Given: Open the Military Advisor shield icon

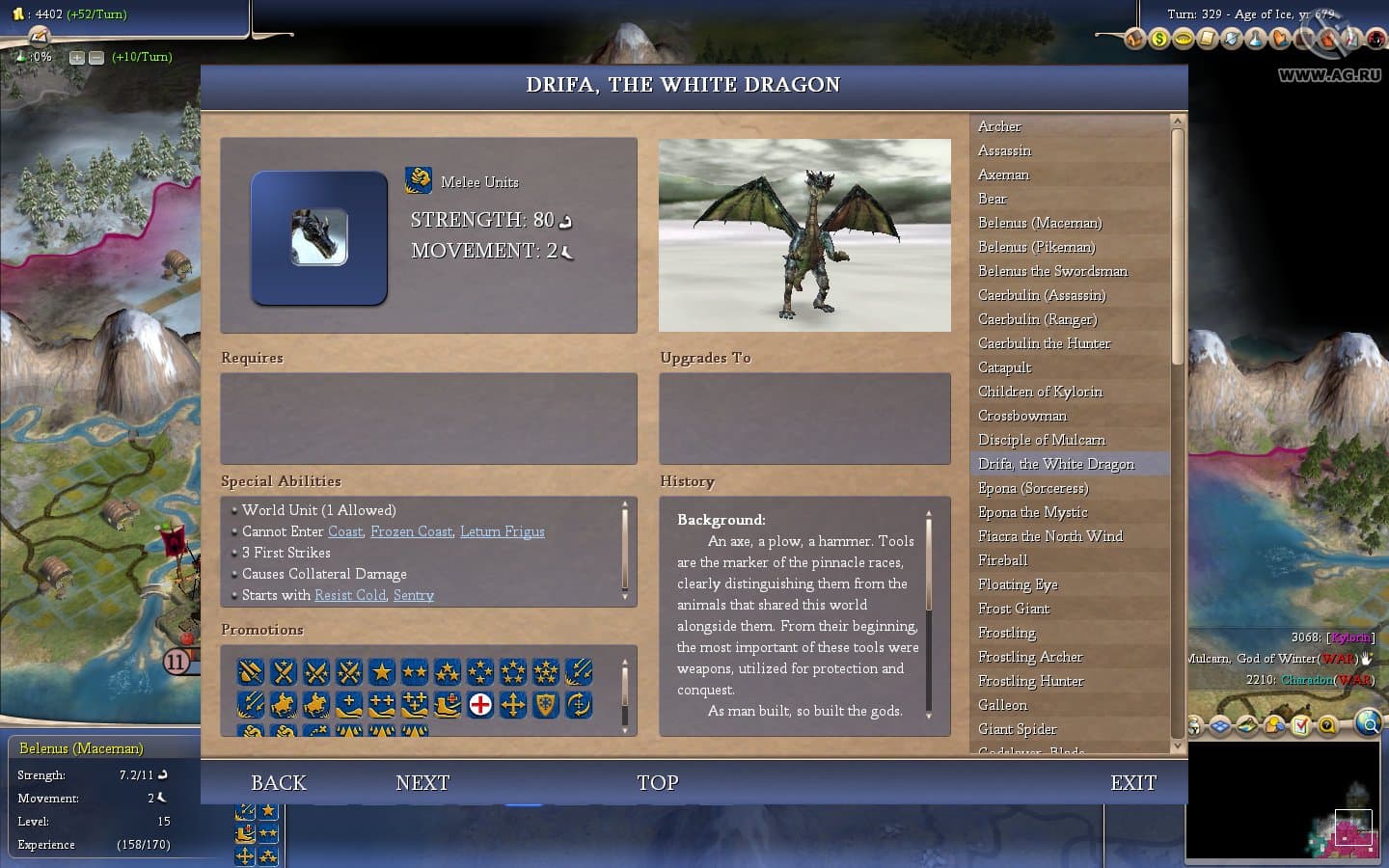Looking at the screenshot, I should tap(1233, 39).
